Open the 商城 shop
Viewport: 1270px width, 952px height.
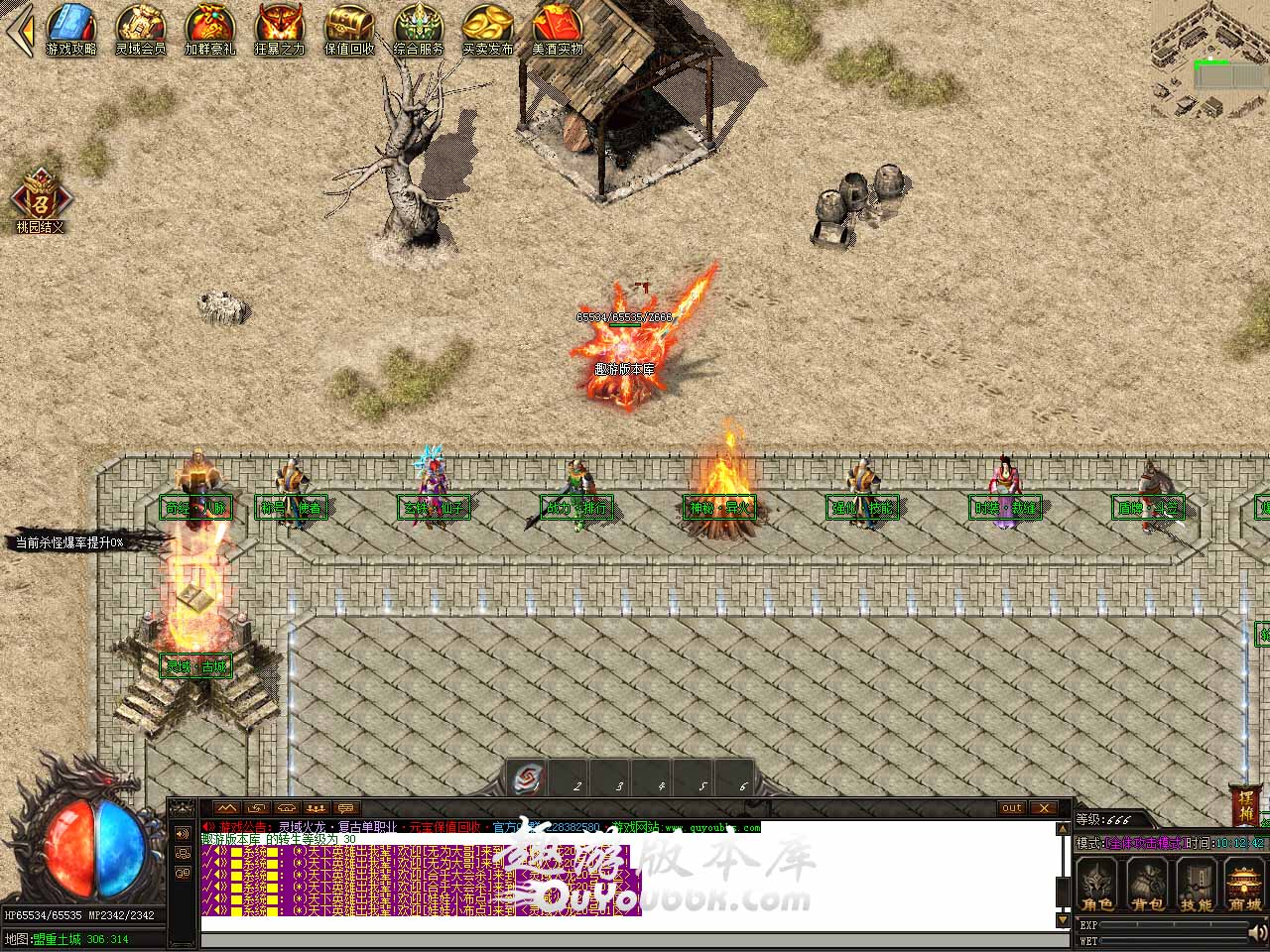[x=1243, y=885]
